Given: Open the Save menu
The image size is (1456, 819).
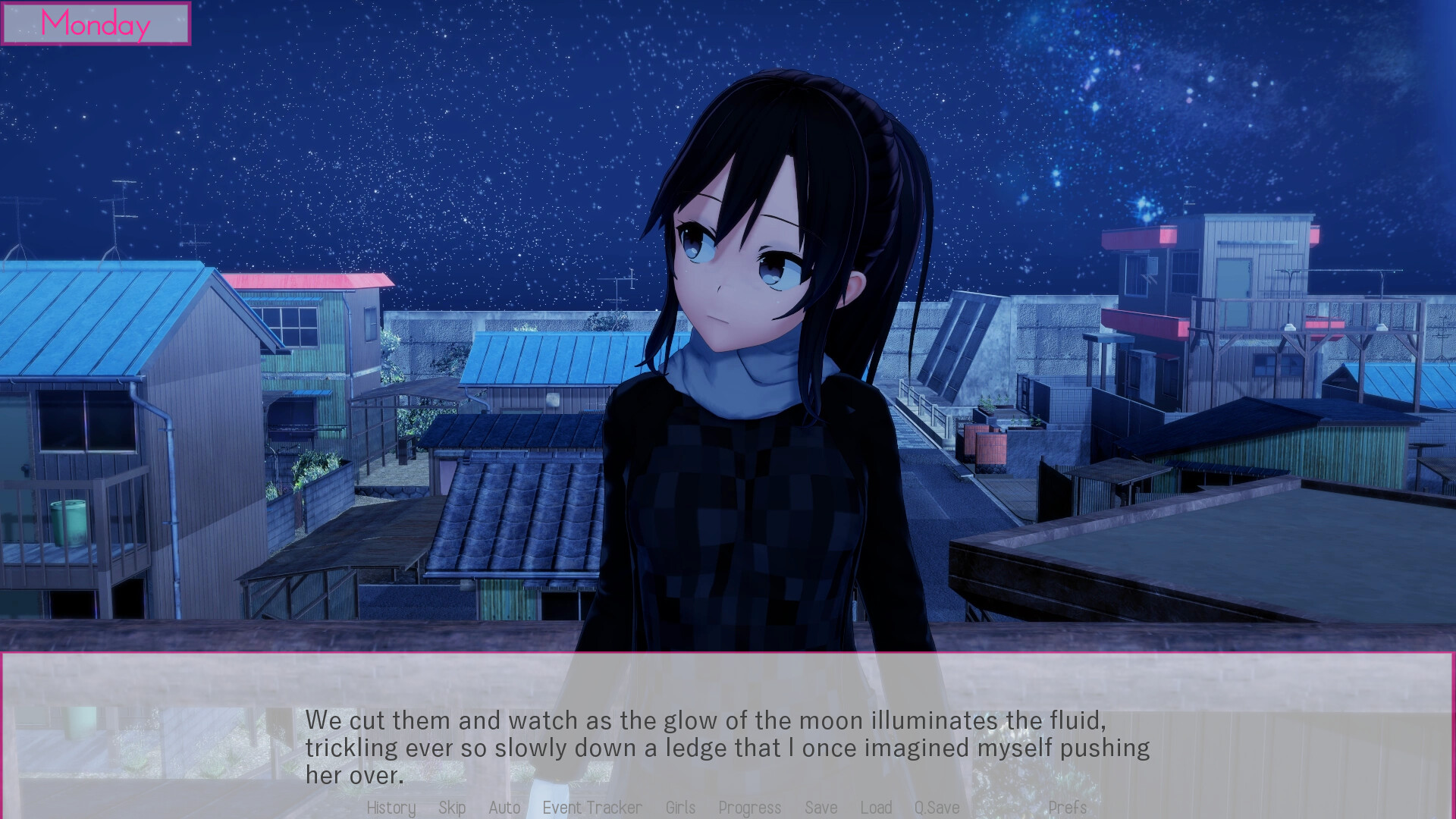Looking at the screenshot, I should click(821, 808).
